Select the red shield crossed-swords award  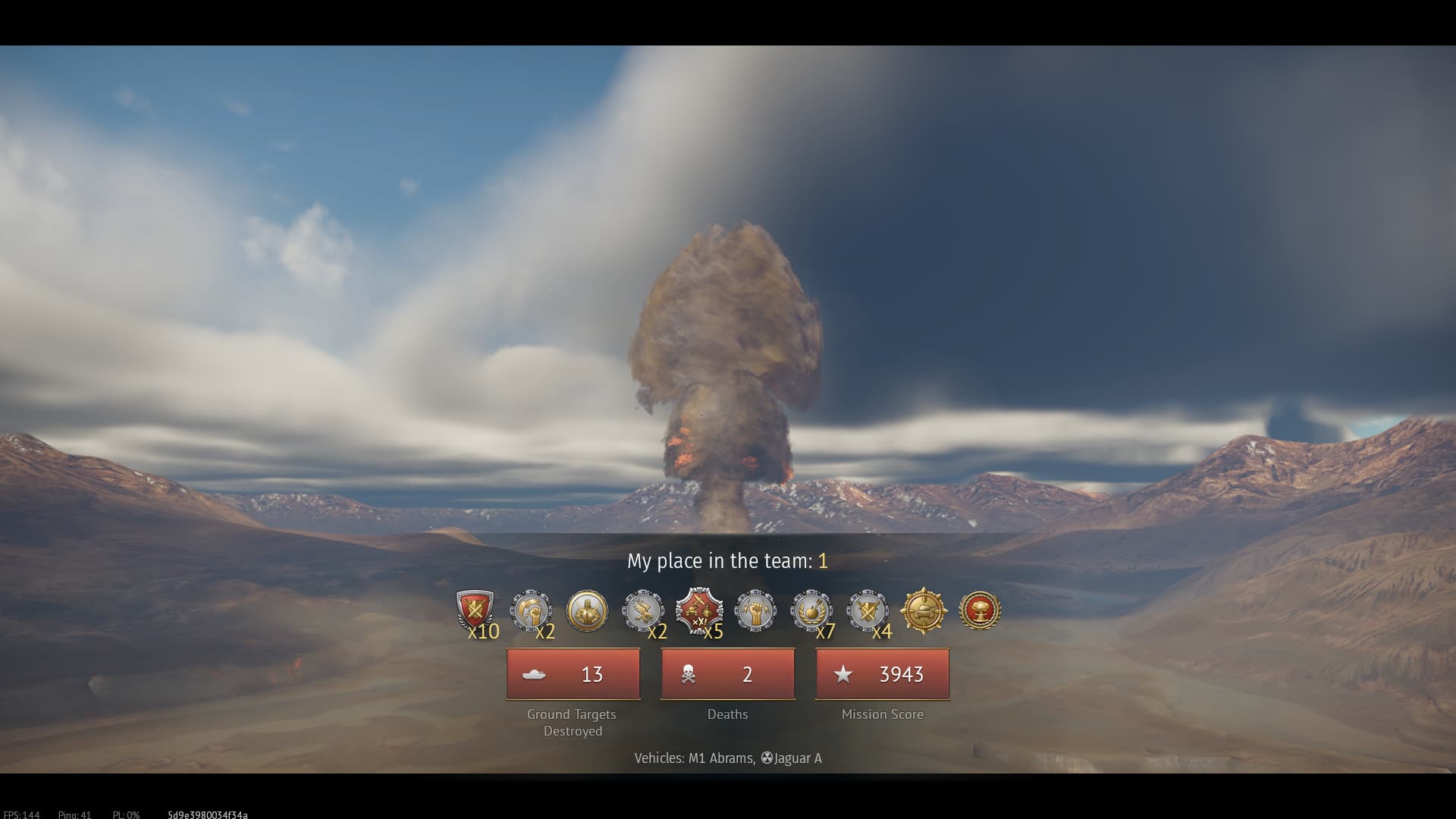pos(475,610)
